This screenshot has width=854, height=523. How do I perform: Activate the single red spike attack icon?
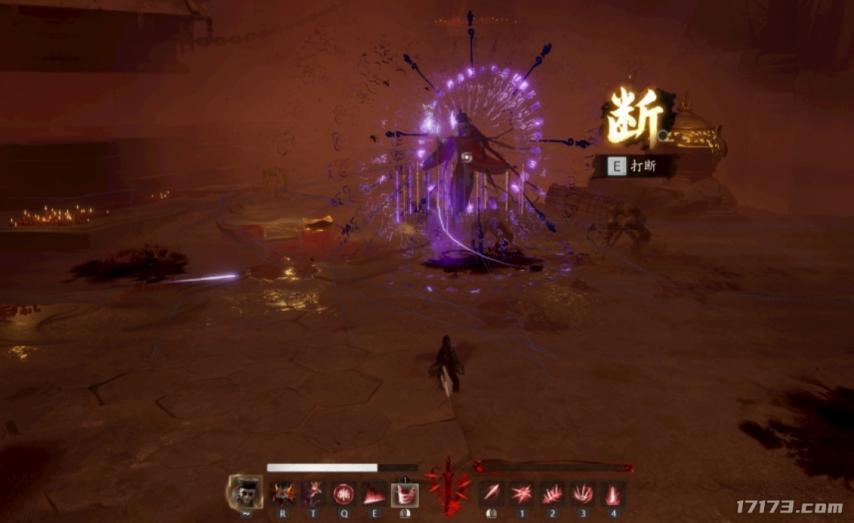tap(490, 492)
